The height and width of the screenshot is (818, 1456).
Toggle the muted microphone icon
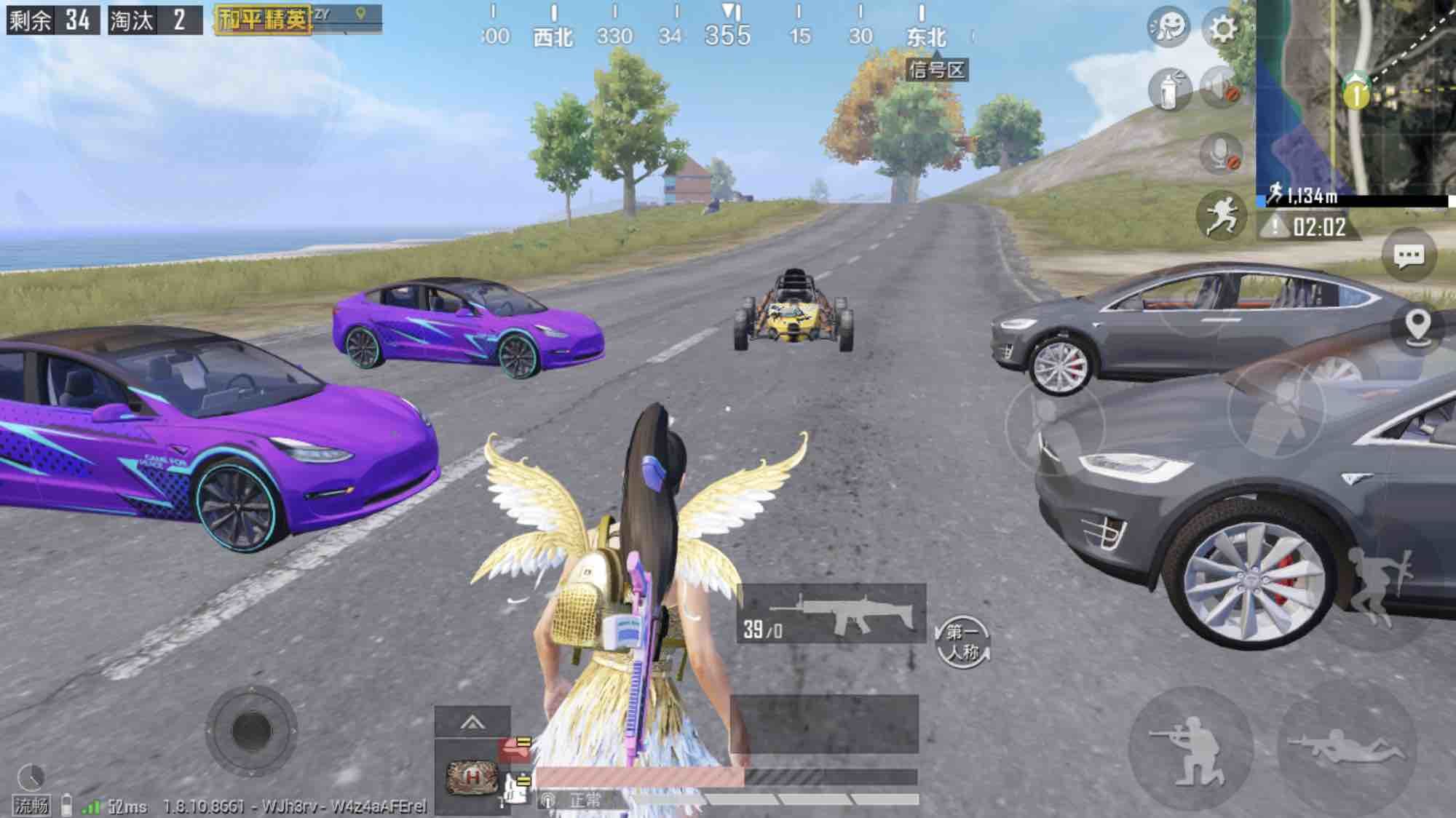[1221, 153]
